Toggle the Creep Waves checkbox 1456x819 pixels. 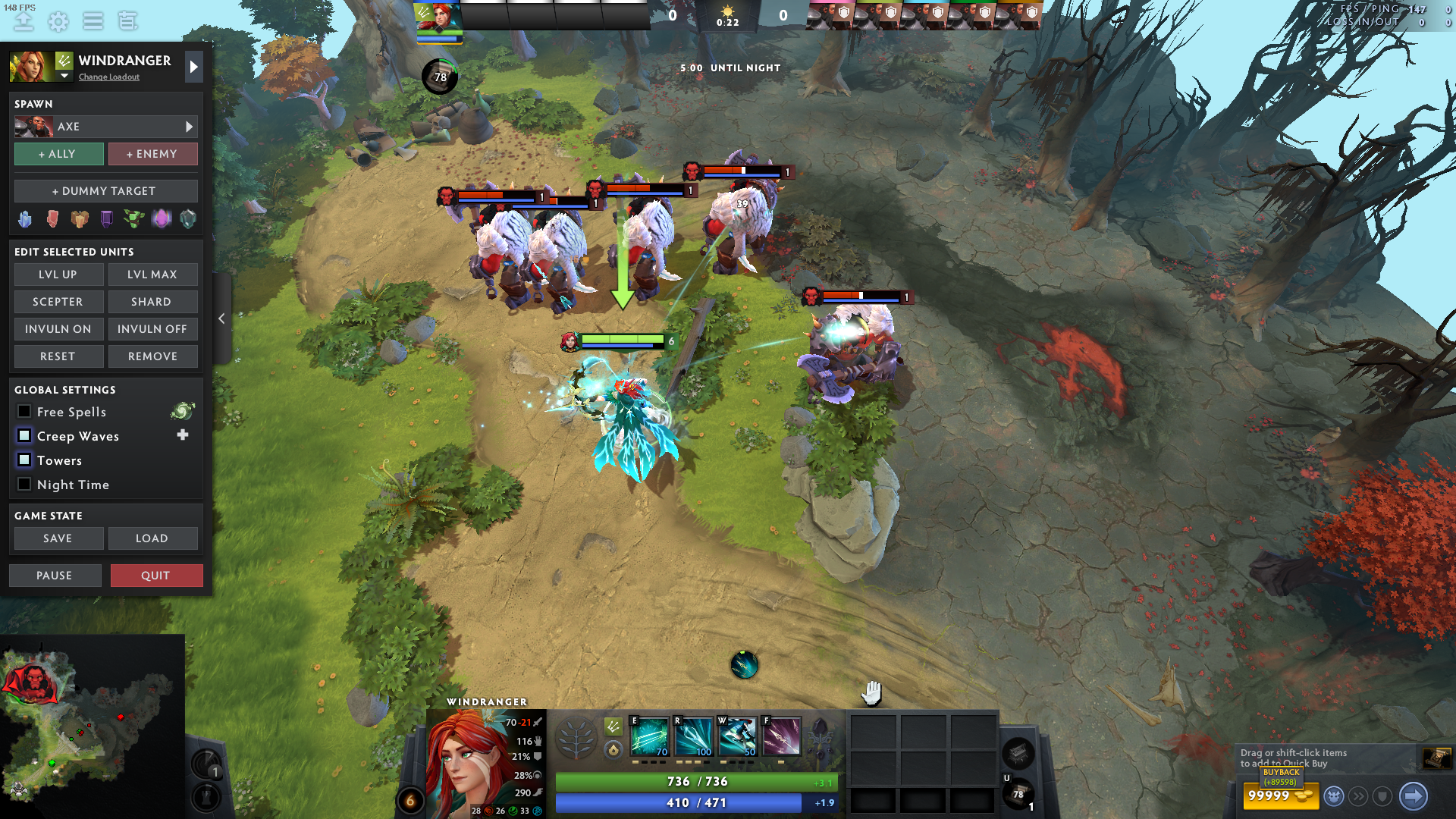pos(24,436)
